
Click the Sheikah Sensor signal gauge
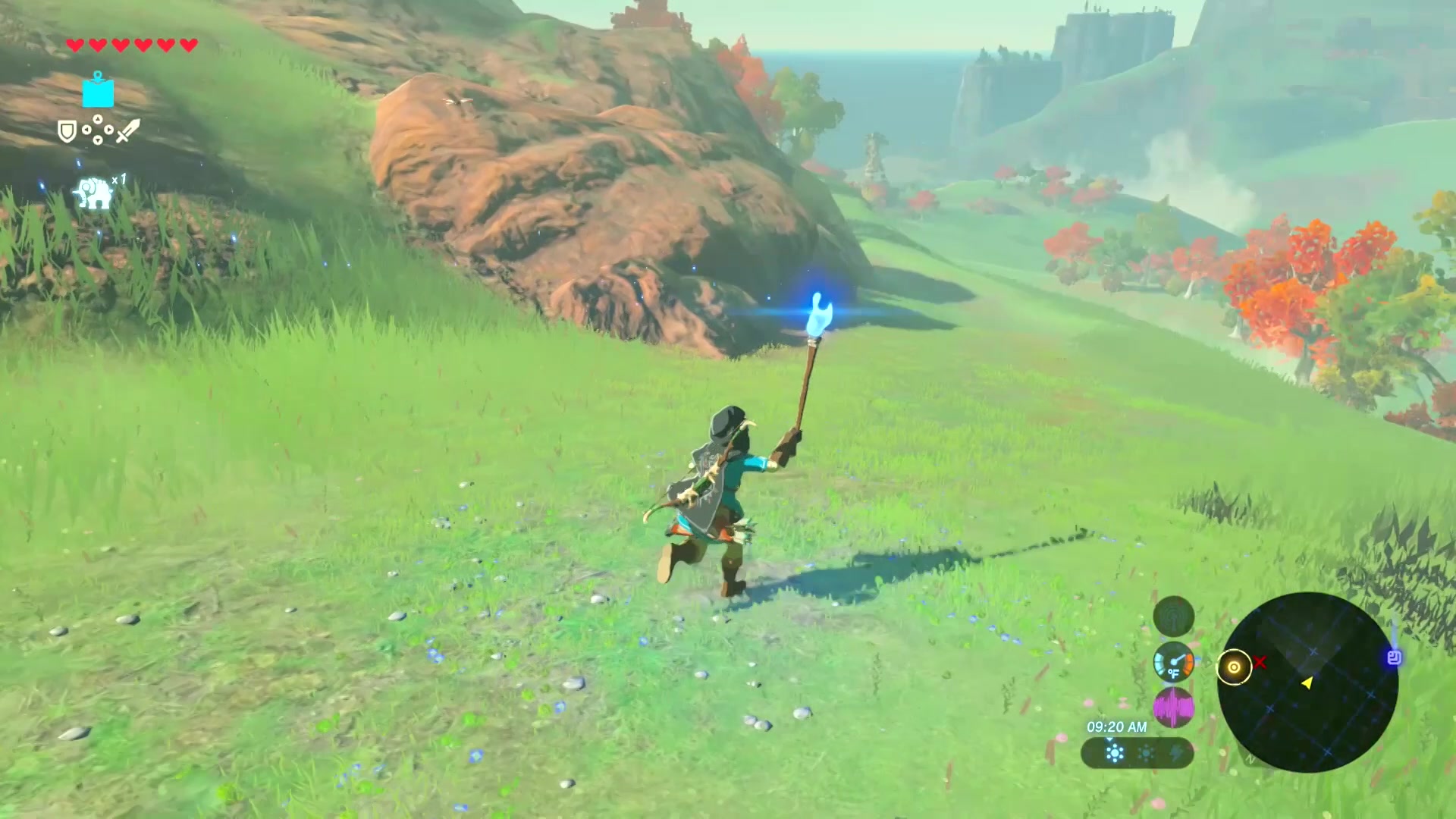pyautogui.click(x=1173, y=617)
